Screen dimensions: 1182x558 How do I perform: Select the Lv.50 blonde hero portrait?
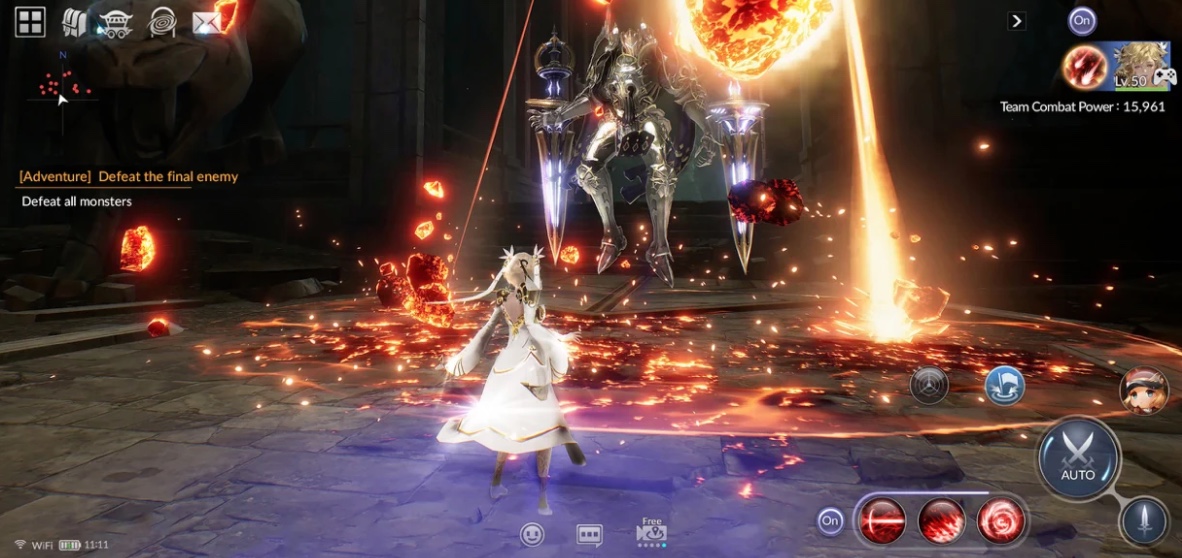(x=1142, y=66)
